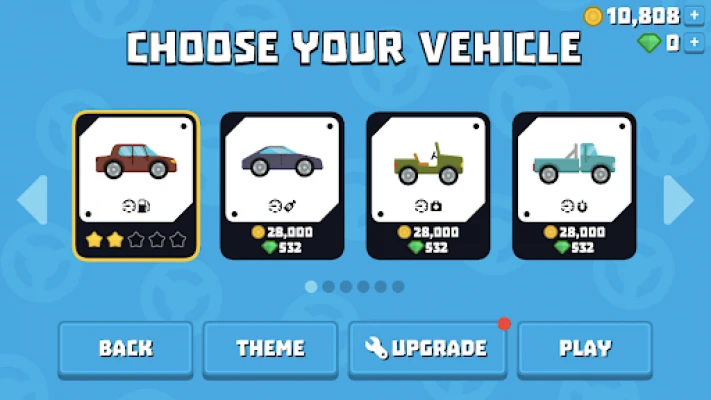Screen dimensions: 711x400
Task: Show previous vehicles with the left arrow
Action: coord(32,200)
